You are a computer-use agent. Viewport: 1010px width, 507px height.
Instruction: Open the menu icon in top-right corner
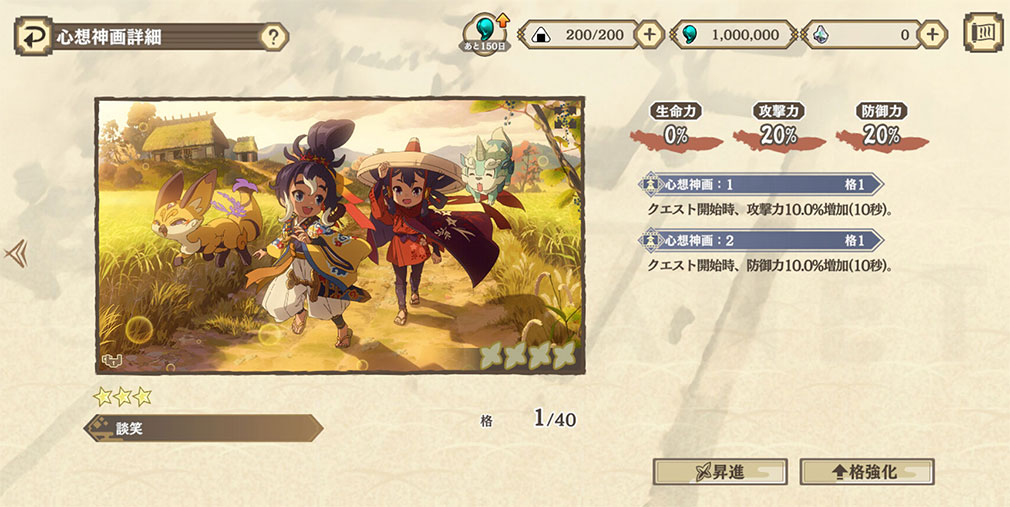(982, 33)
